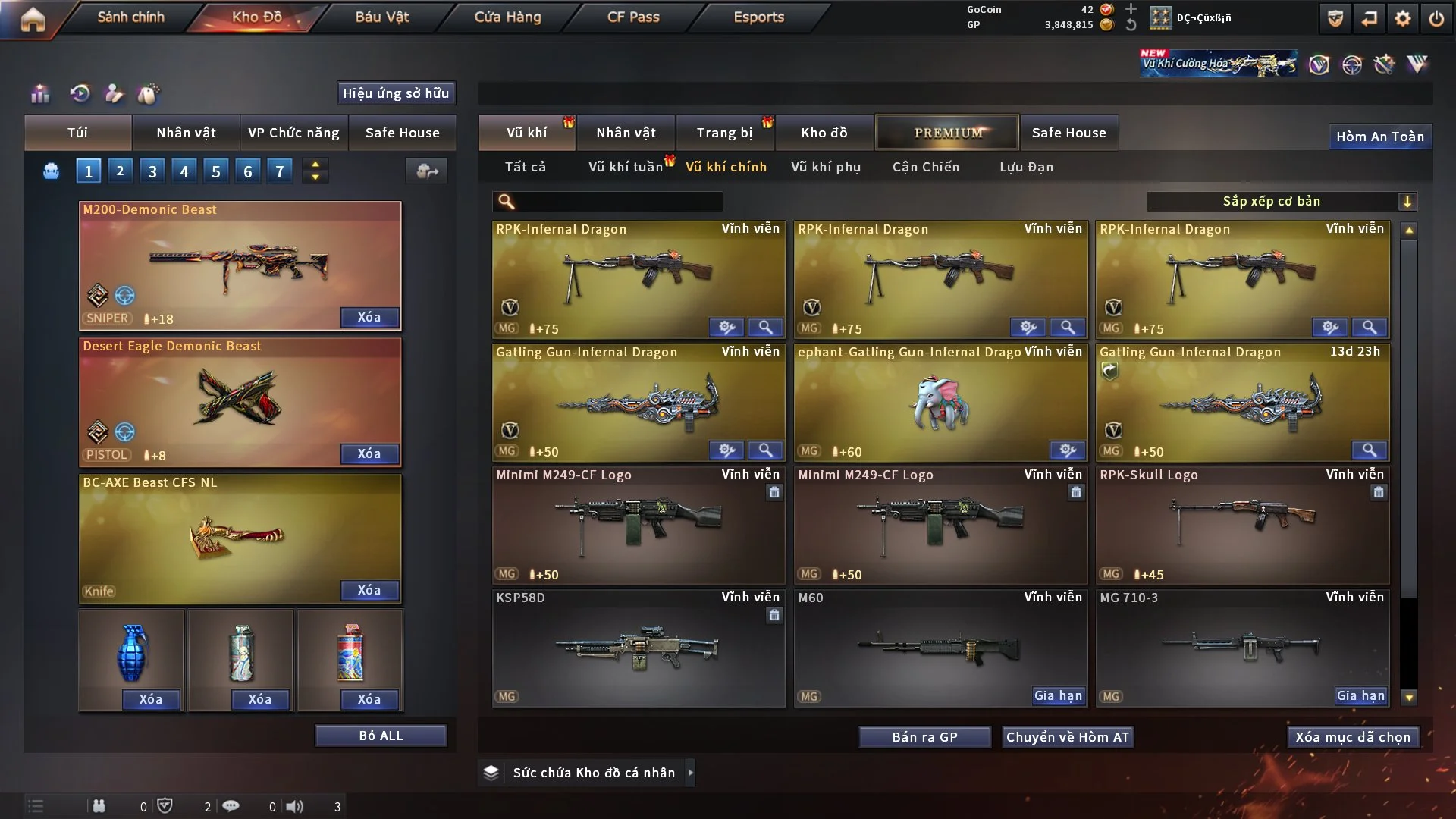Select the Trang bị tab
Image resolution: width=1456 pixels, height=819 pixels.
pyautogui.click(x=724, y=133)
